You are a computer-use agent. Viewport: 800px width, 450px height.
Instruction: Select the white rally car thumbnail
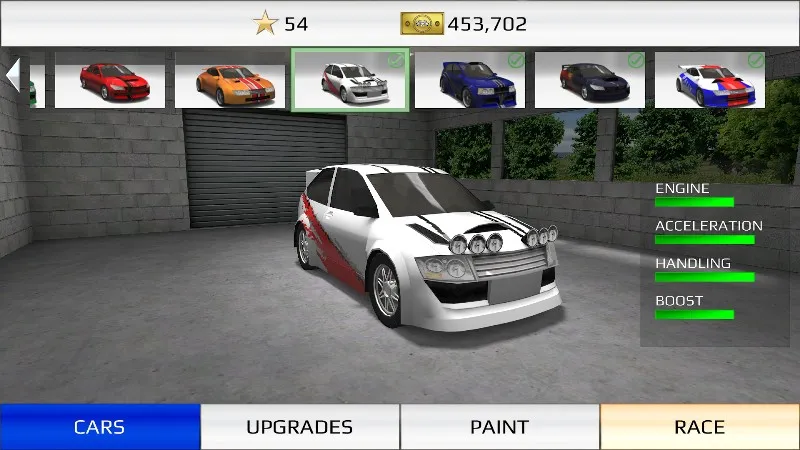coord(350,80)
